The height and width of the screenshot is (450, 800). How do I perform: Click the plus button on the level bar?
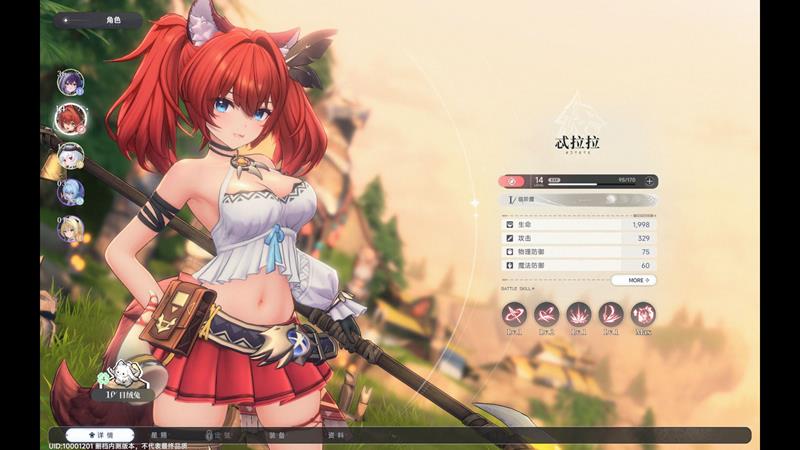click(650, 181)
